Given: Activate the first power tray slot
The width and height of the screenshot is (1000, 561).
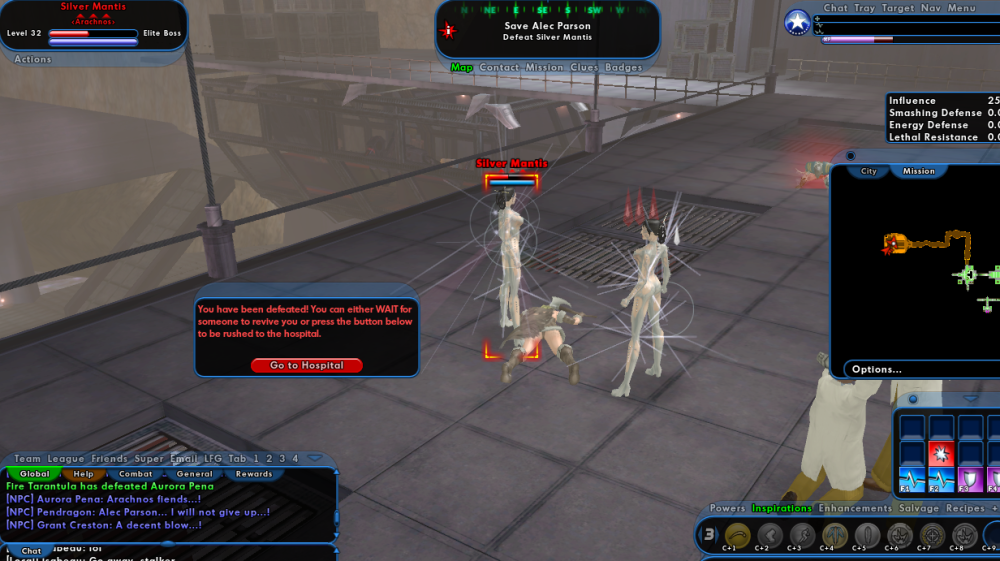Looking at the screenshot, I should (x=737, y=535).
